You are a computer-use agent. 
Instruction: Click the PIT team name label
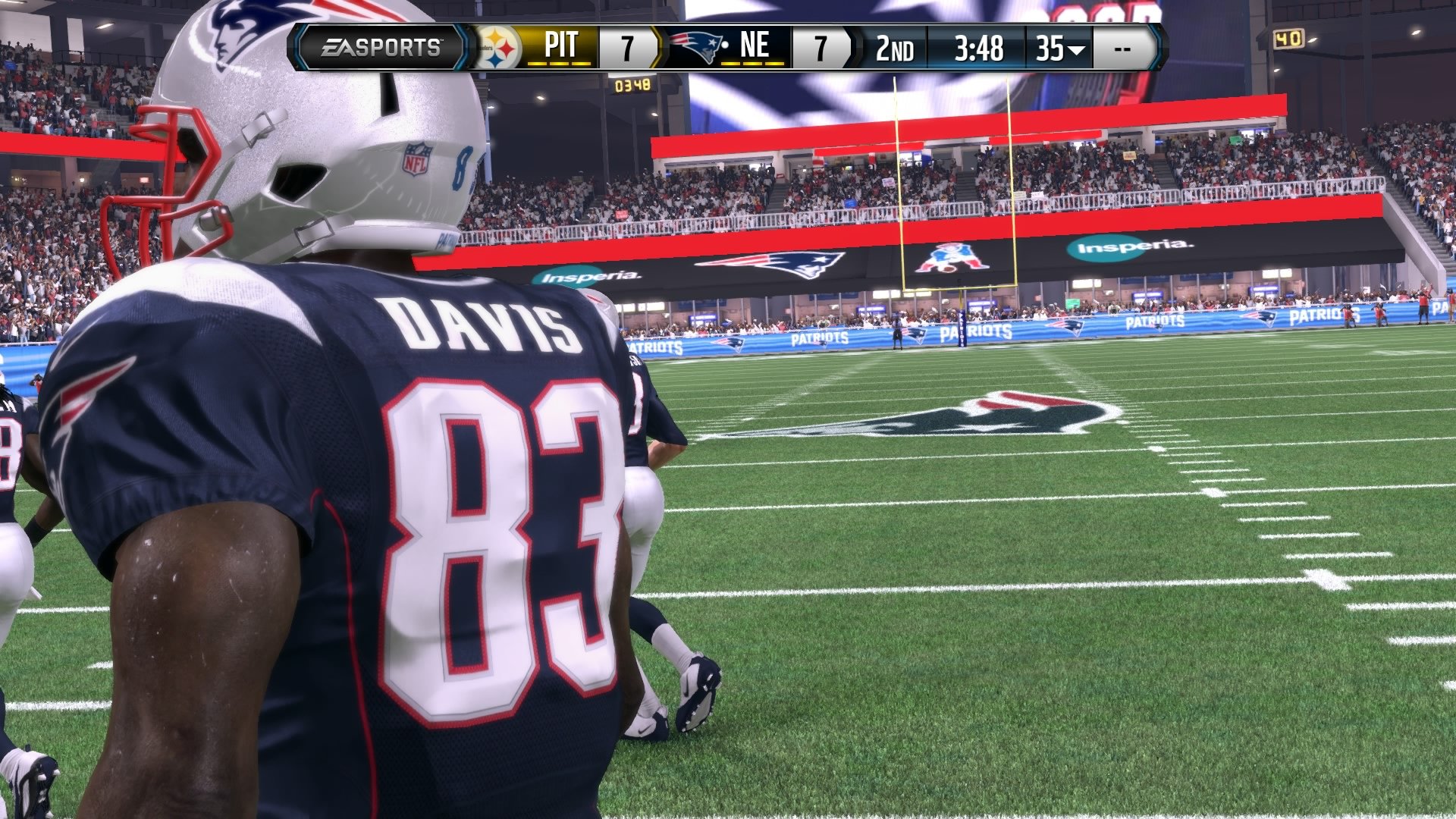[563, 45]
